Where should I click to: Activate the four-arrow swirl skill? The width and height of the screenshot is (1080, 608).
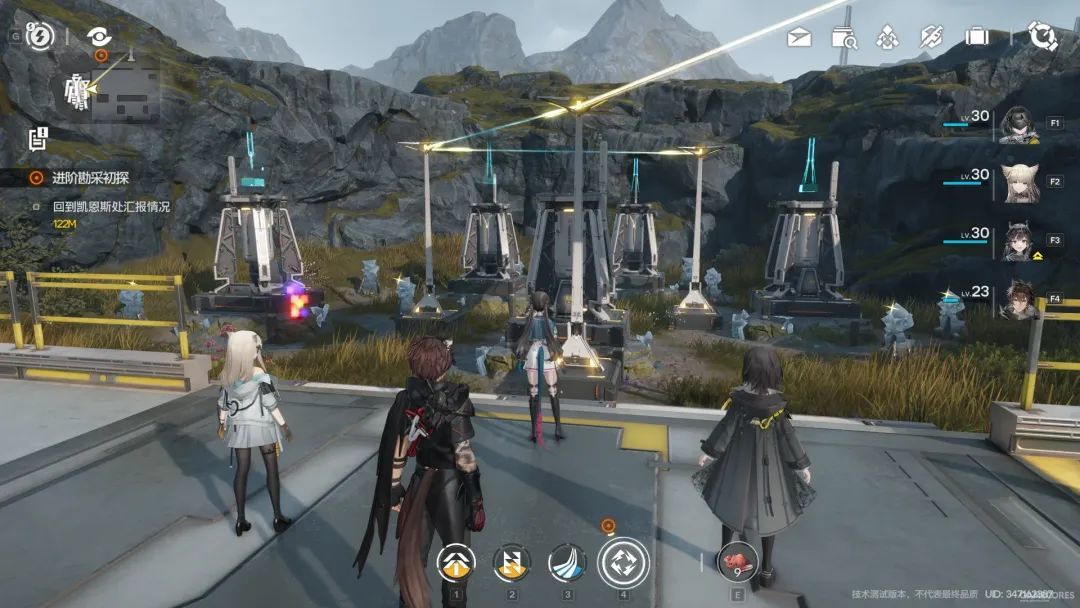coord(623,562)
